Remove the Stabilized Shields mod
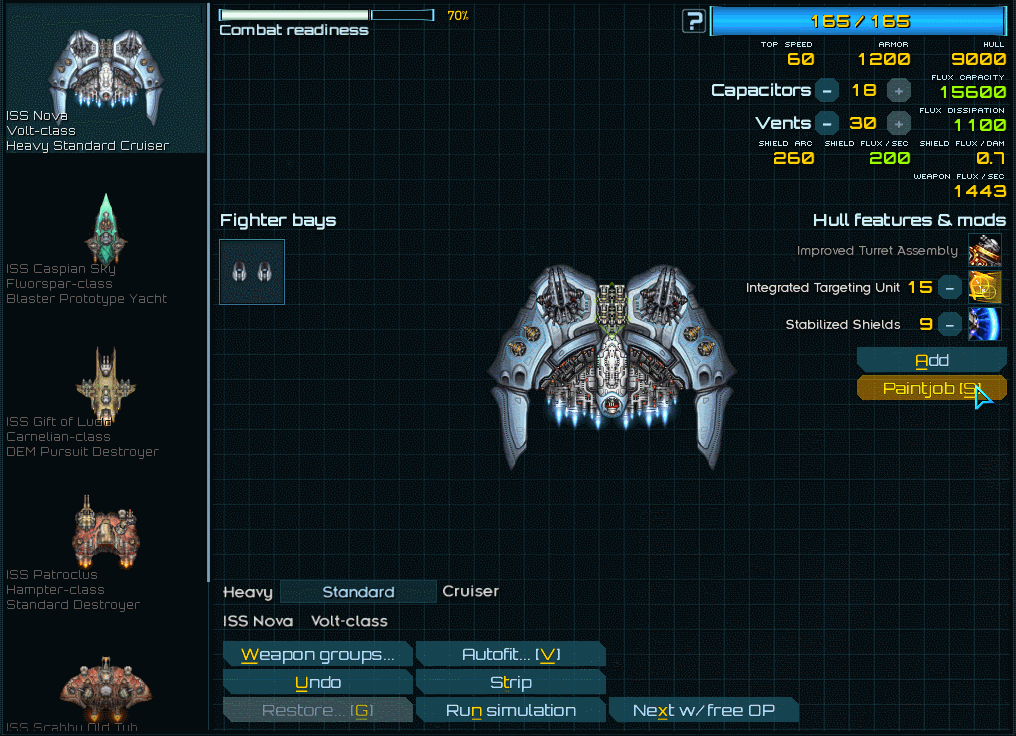Viewport: 1016px width, 736px height. point(951,325)
